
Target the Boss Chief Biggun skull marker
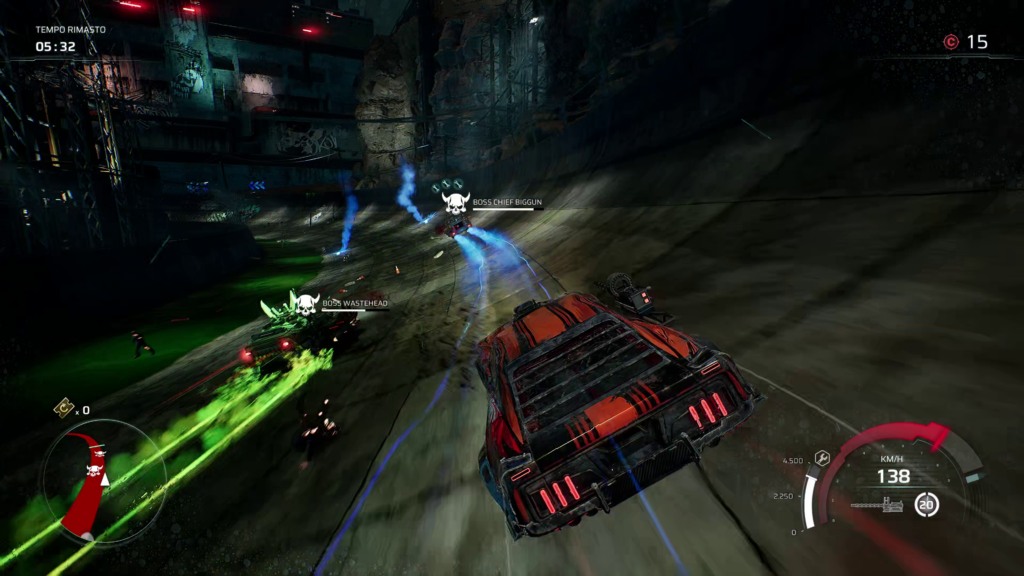click(456, 204)
